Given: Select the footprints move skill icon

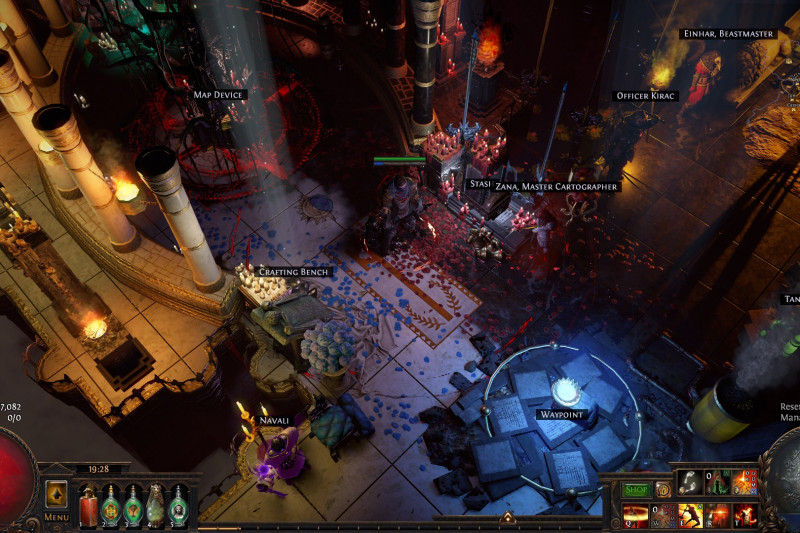Looking at the screenshot, I should coord(689,482).
